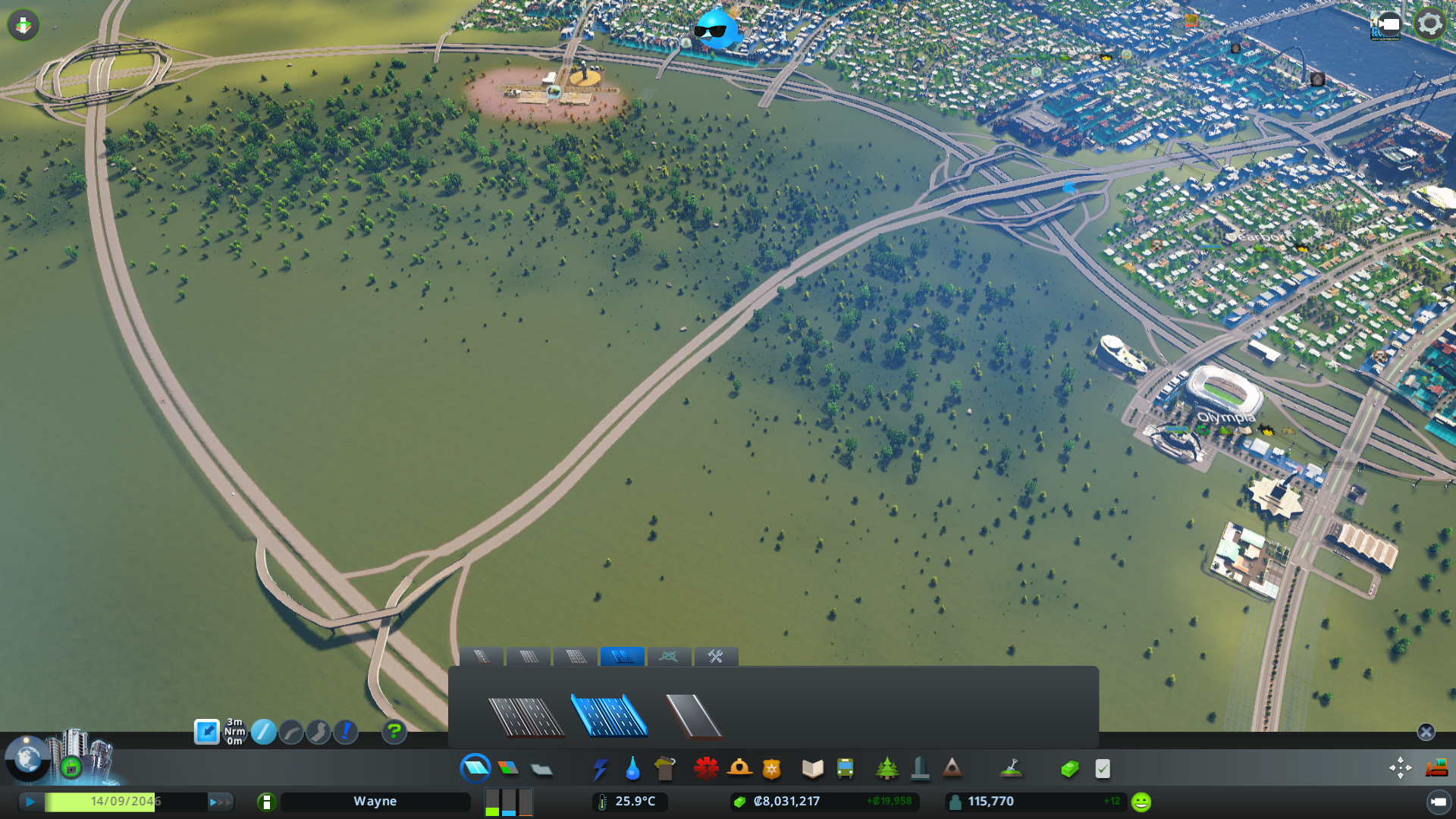The height and width of the screenshot is (819, 1456).
Task: Expand the zone demand bars panel
Action: click(508, 802)
